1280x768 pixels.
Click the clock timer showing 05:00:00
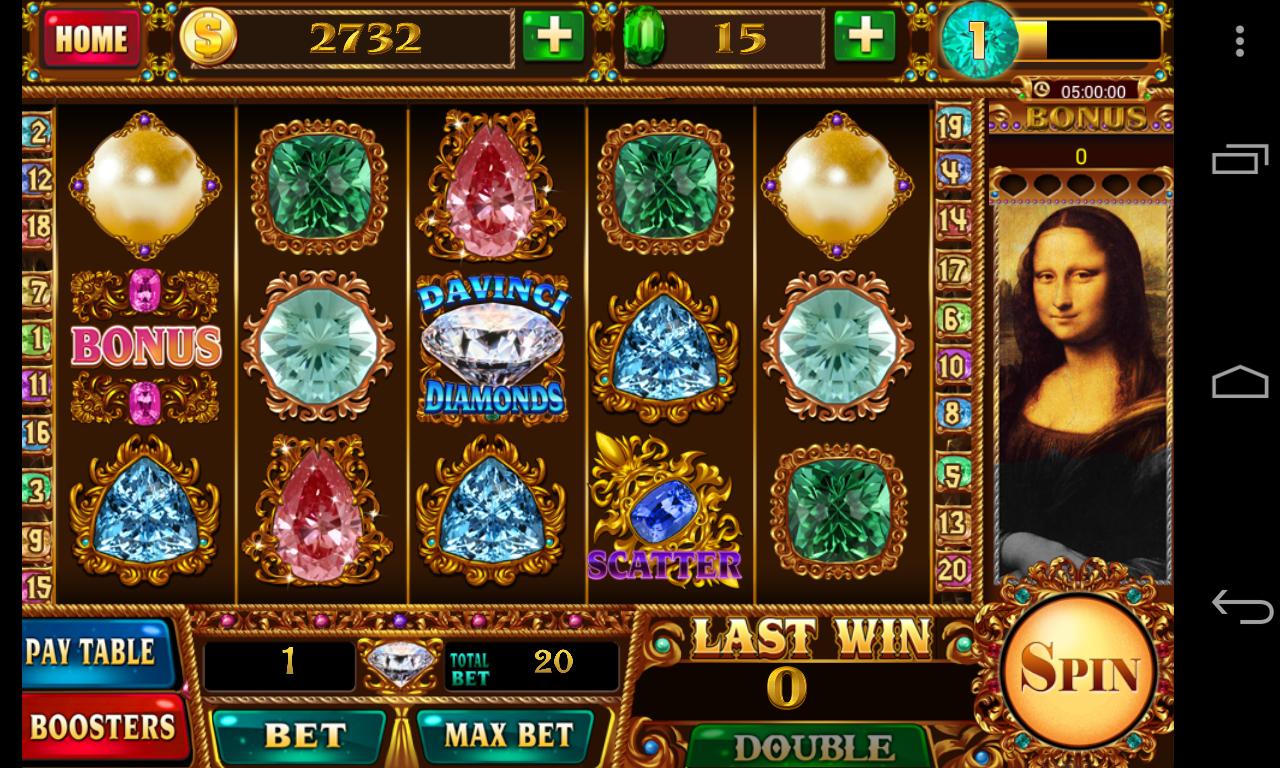(1082, 90)
